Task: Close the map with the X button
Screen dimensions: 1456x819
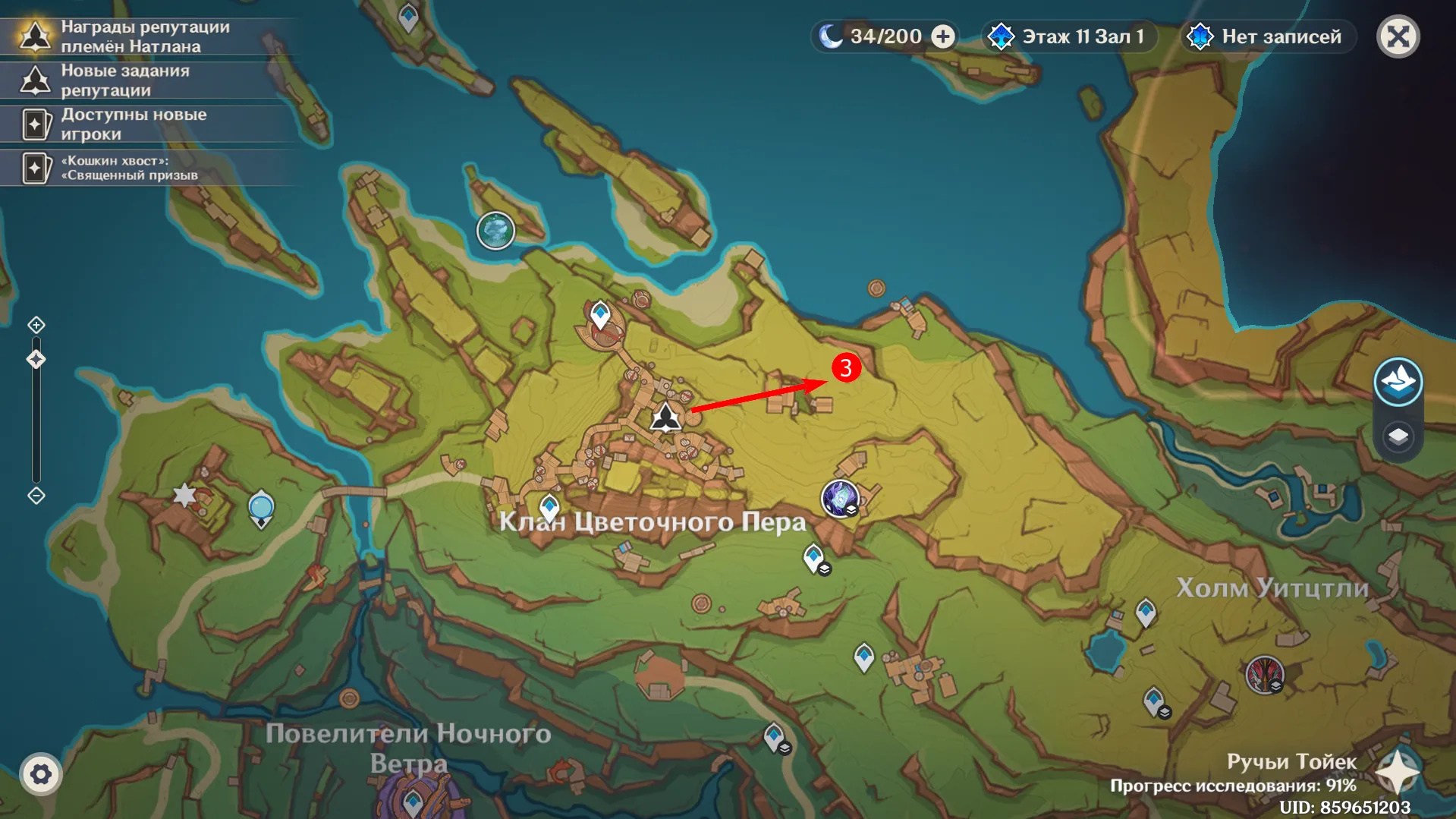Action: pos(1398,36)
